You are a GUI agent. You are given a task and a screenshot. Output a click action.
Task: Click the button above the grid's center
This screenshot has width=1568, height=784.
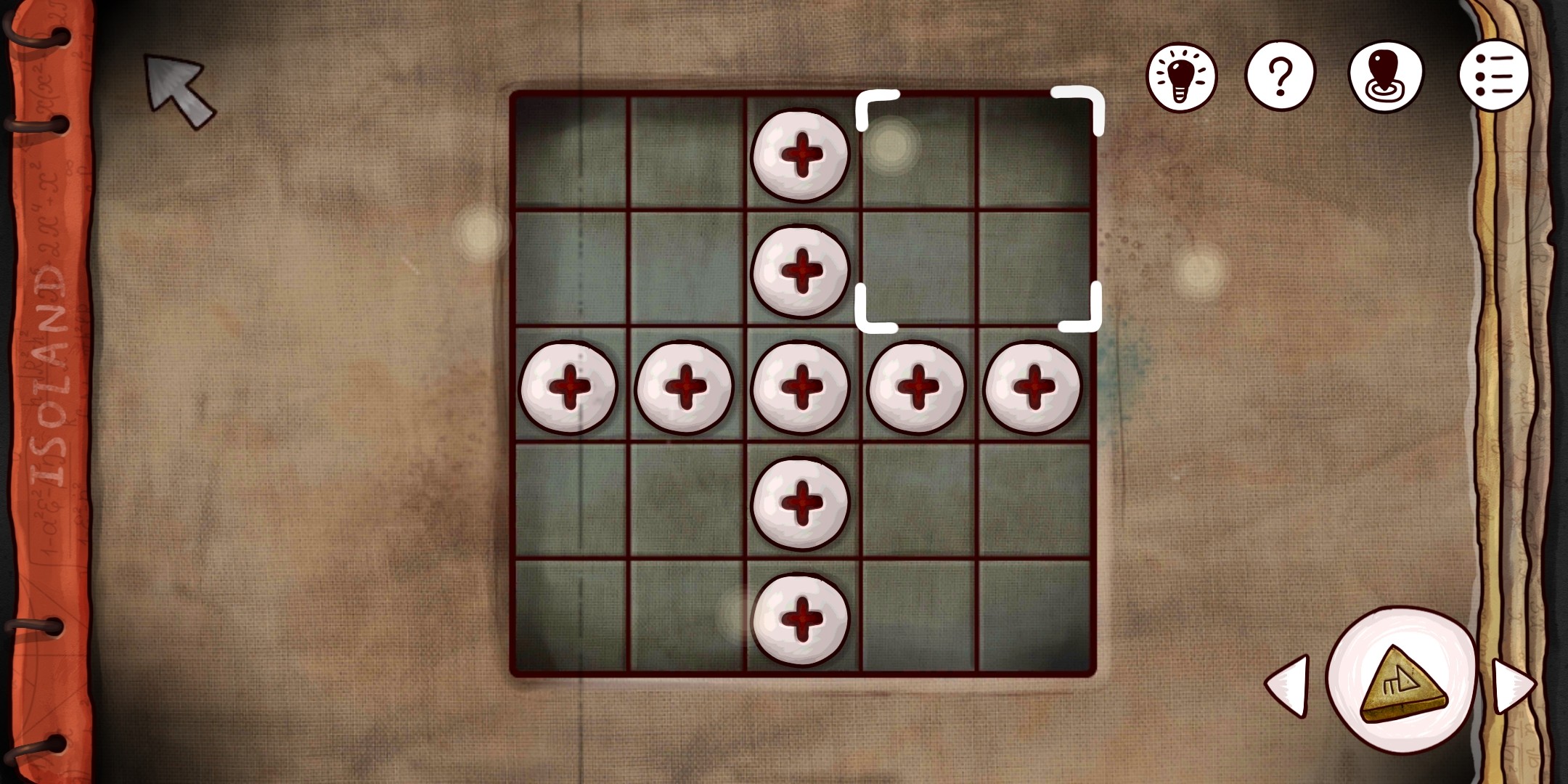pyautogui.click(x=800, y=271)
